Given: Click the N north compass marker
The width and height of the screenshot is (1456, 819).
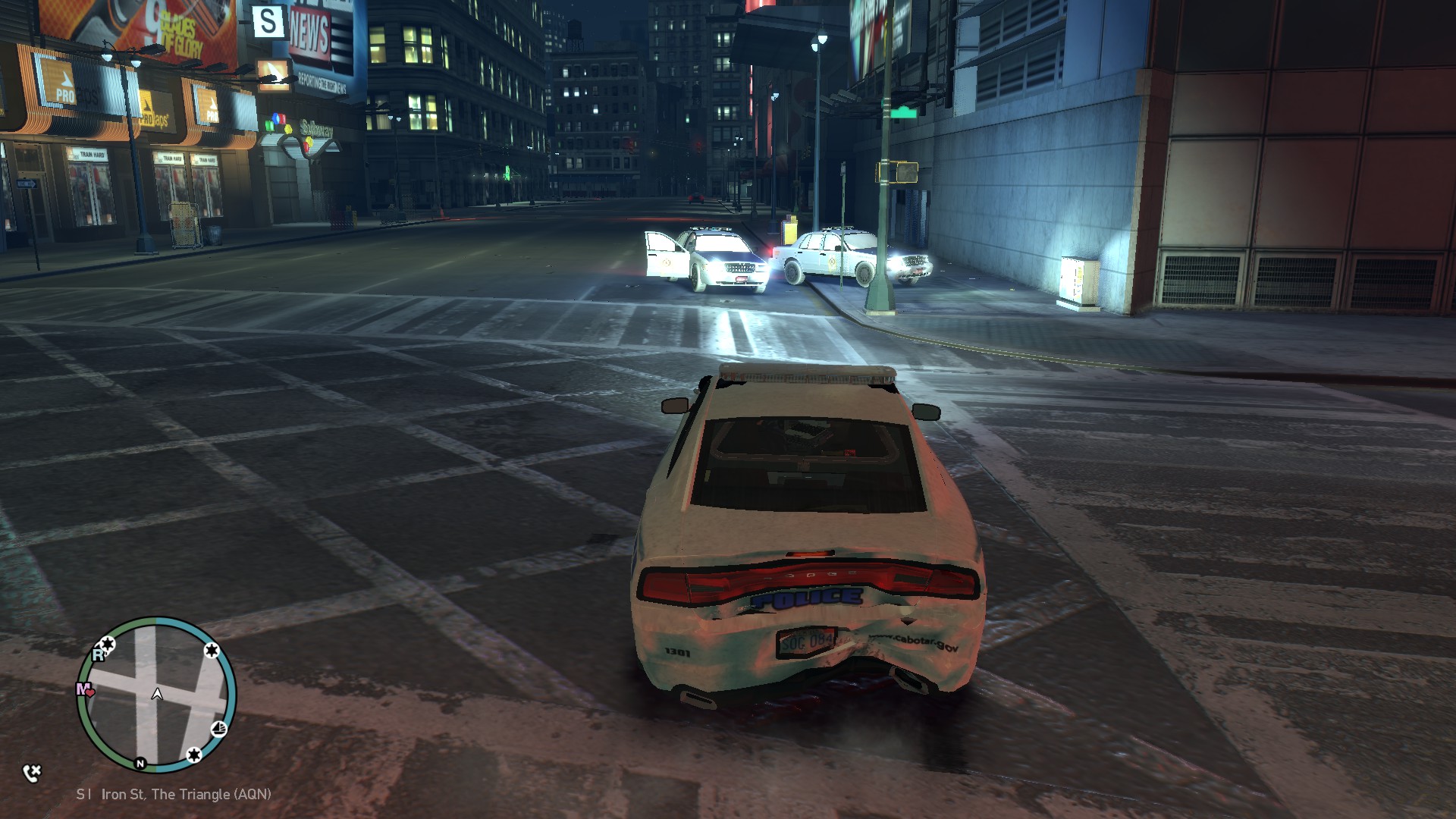Looking at the screenshot, I should coord(140,763).
